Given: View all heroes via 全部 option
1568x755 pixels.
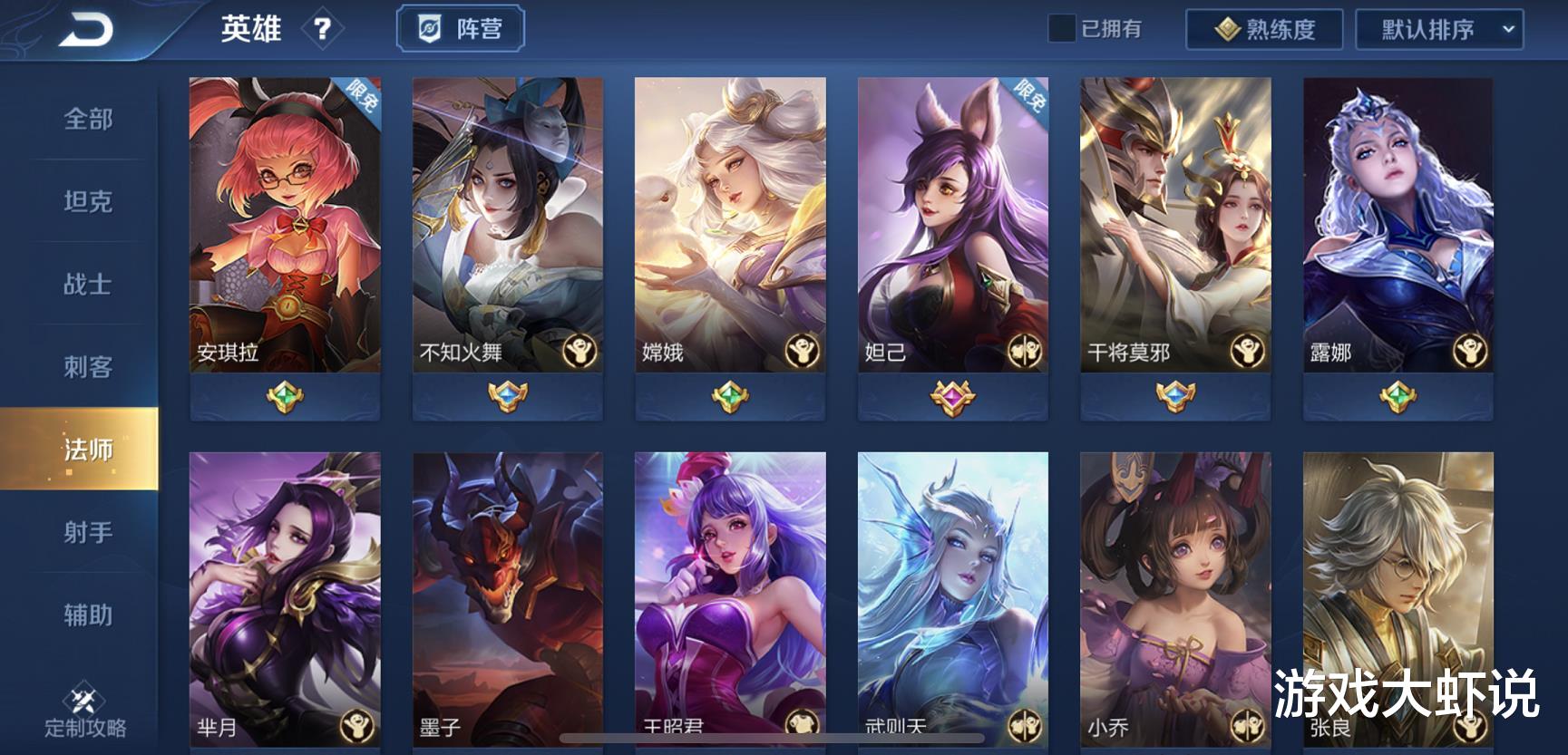Looking at the screenshot, I should tap(87, 120).
